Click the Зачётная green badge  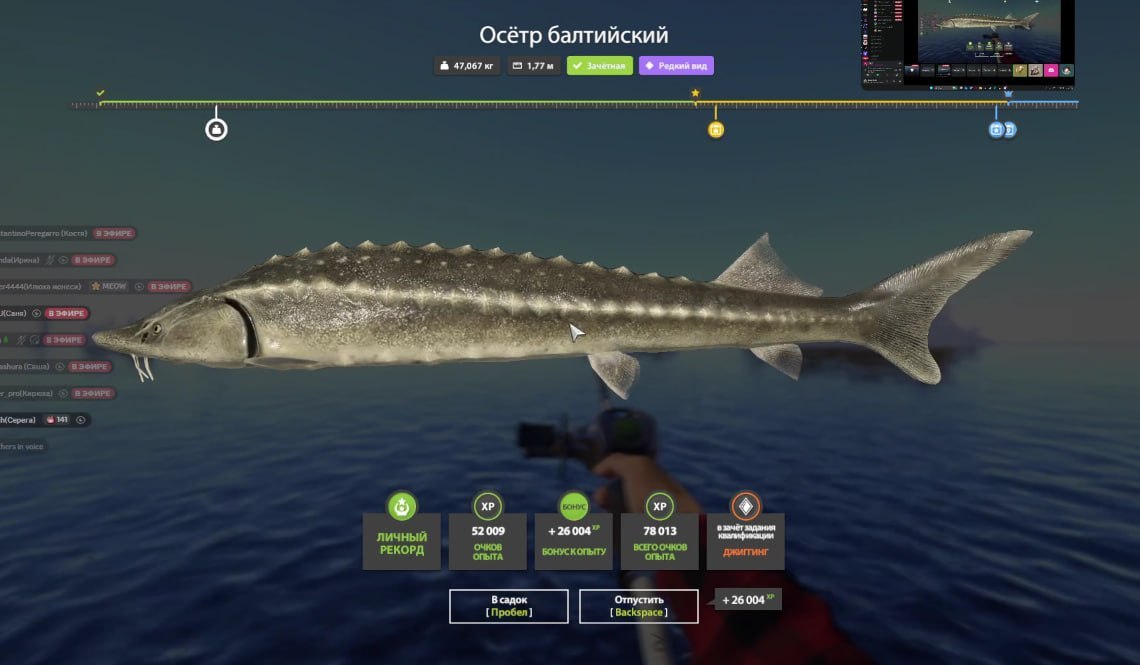(599, 66)
